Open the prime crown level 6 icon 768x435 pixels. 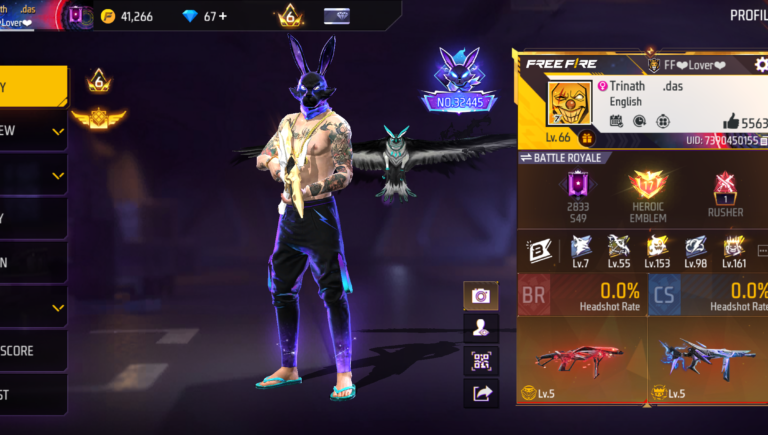click(x=289, y=16)
